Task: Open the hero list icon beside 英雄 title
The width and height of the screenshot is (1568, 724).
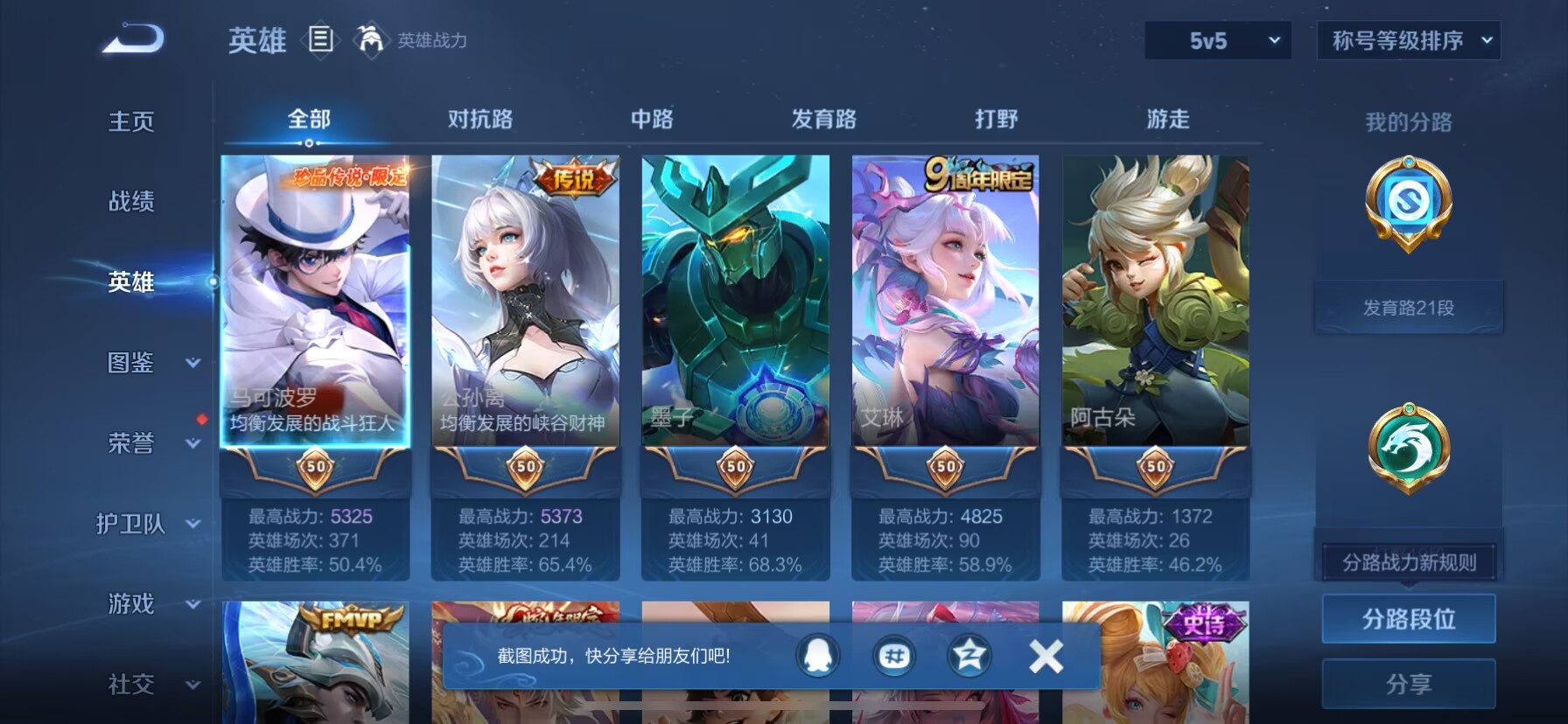Action: coord(320,40)
